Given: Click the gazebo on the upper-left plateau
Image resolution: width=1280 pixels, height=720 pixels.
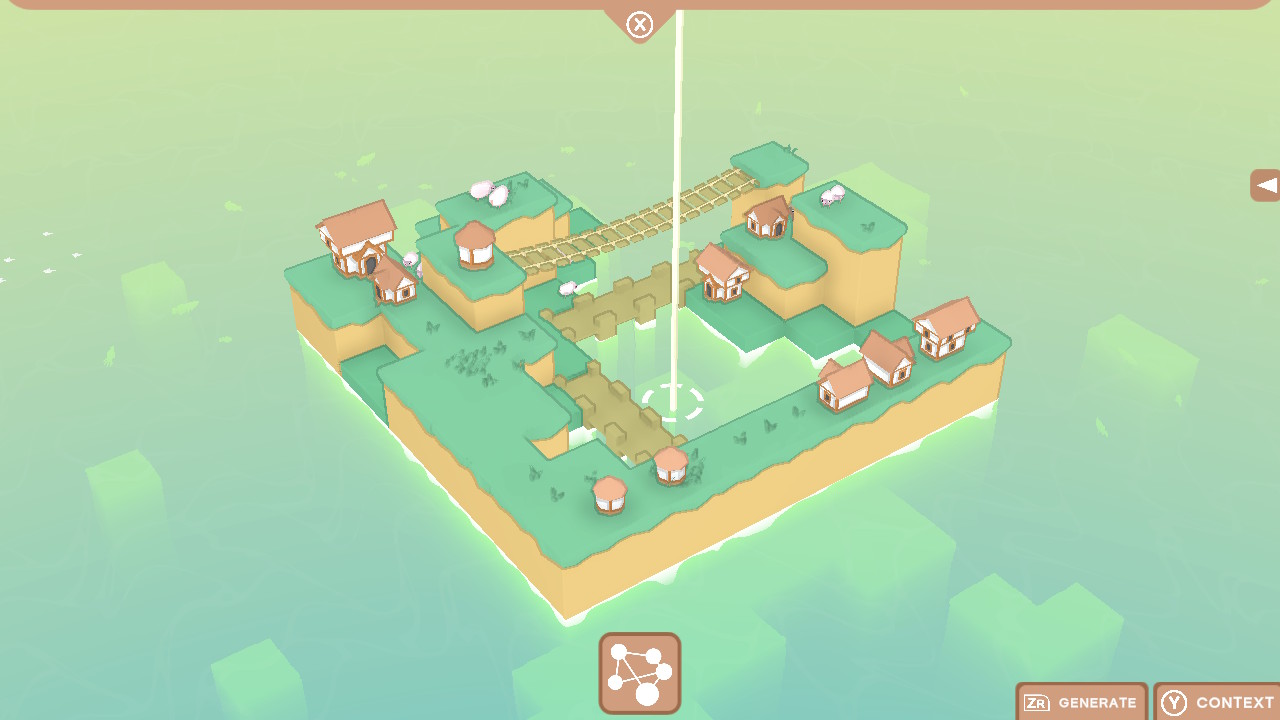Looking at the screenshot, I should 474,245.
